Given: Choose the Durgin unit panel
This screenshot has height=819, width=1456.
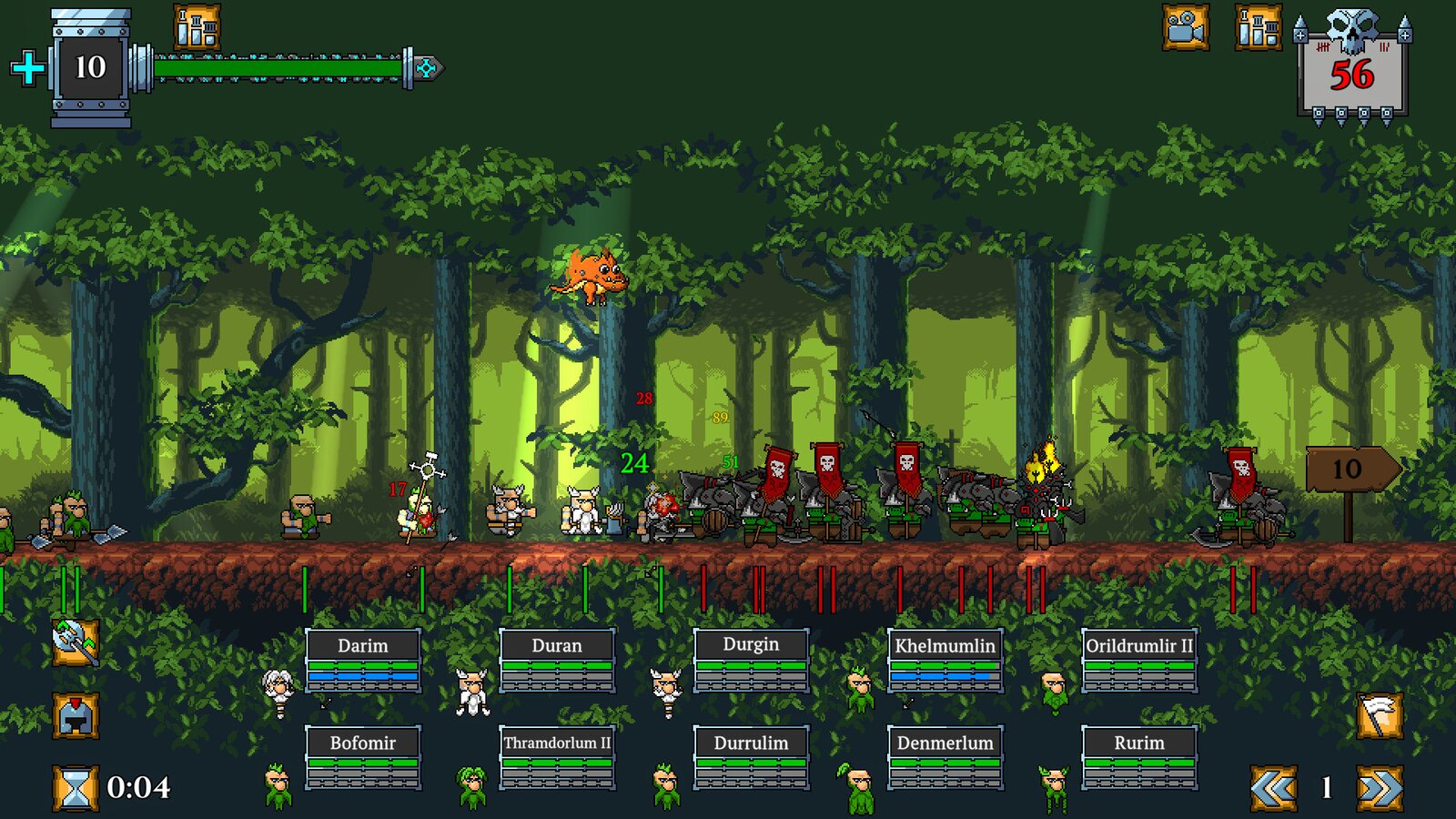Looking at the screenshot, I should click(x=751, y=660).
